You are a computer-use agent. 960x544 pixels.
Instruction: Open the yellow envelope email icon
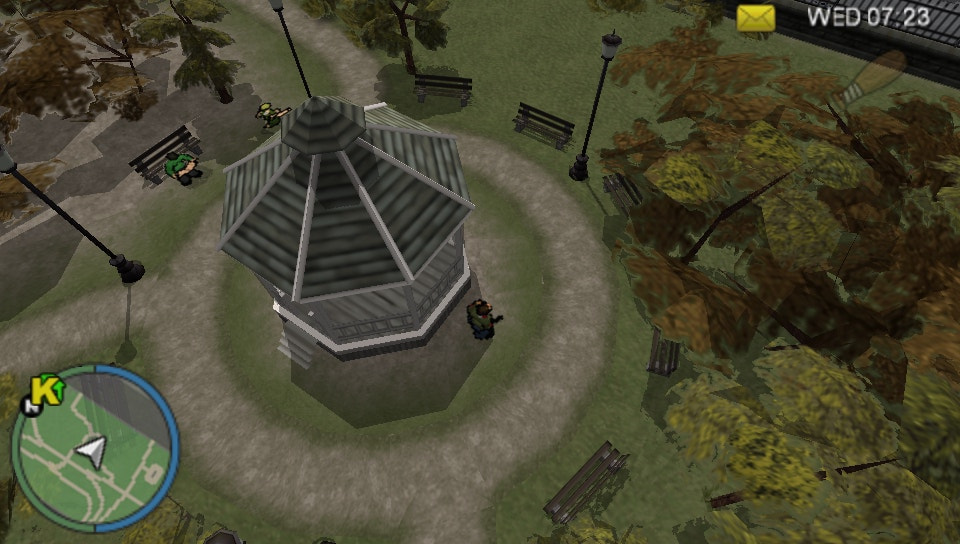click(x=756, y=17)
